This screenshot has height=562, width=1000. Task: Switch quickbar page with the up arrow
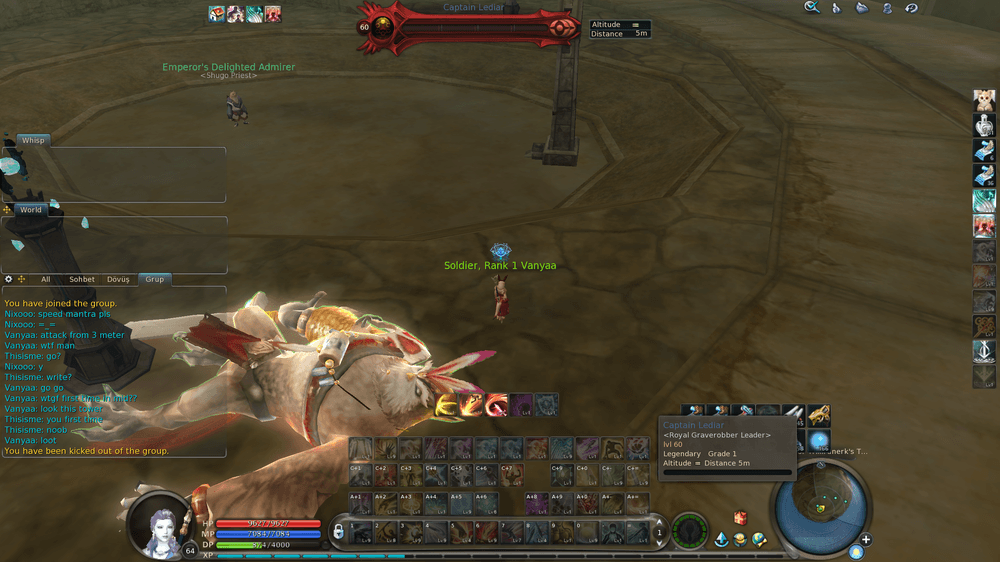click(658, 522)
